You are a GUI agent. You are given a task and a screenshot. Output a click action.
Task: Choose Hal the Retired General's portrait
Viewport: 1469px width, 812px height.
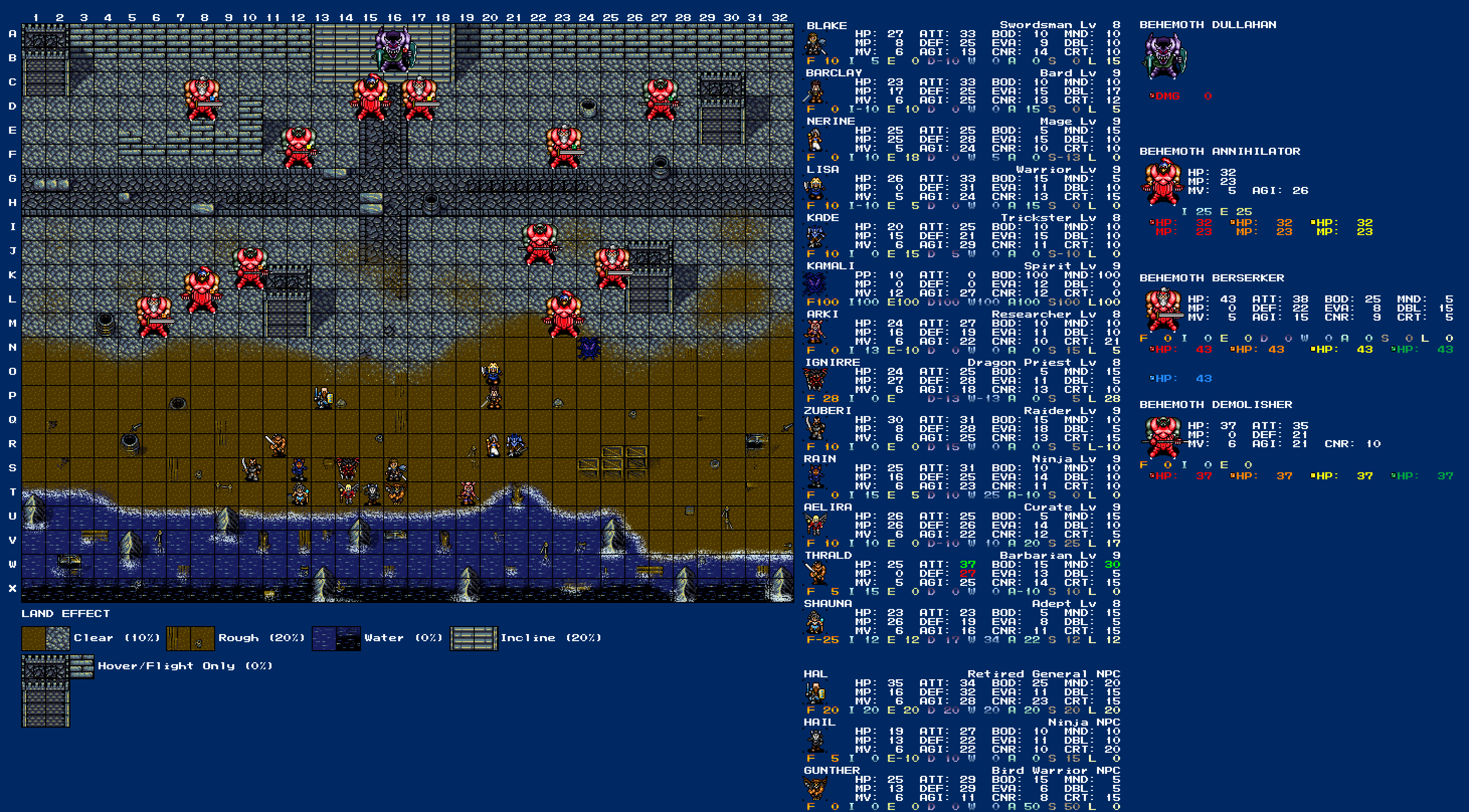coord(815,693)
